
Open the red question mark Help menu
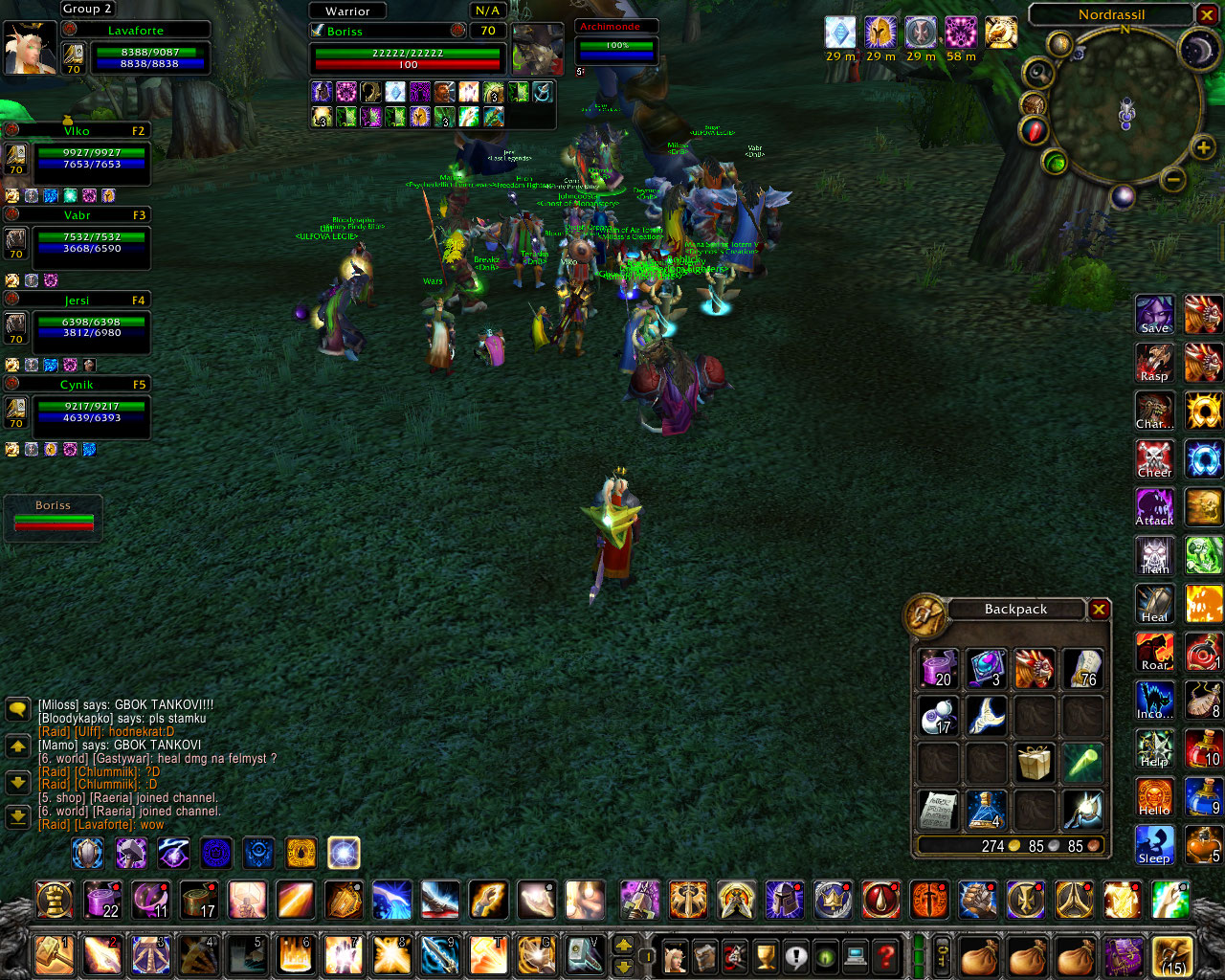point(886,955)
